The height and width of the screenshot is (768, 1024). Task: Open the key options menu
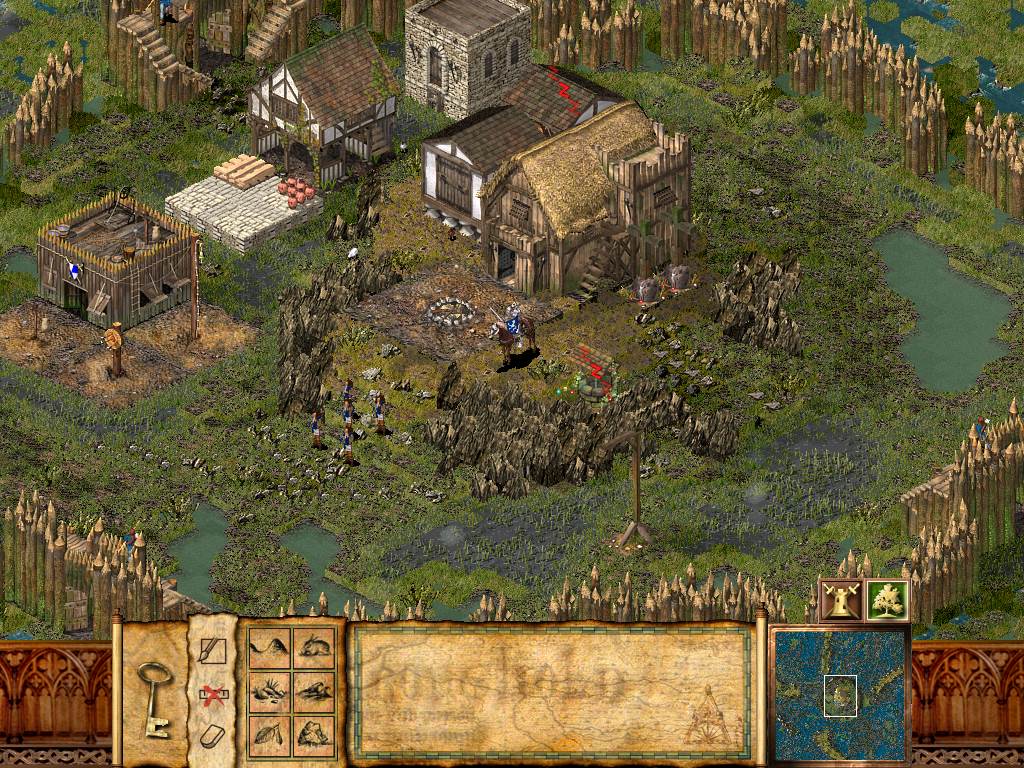tap(155, 697)
